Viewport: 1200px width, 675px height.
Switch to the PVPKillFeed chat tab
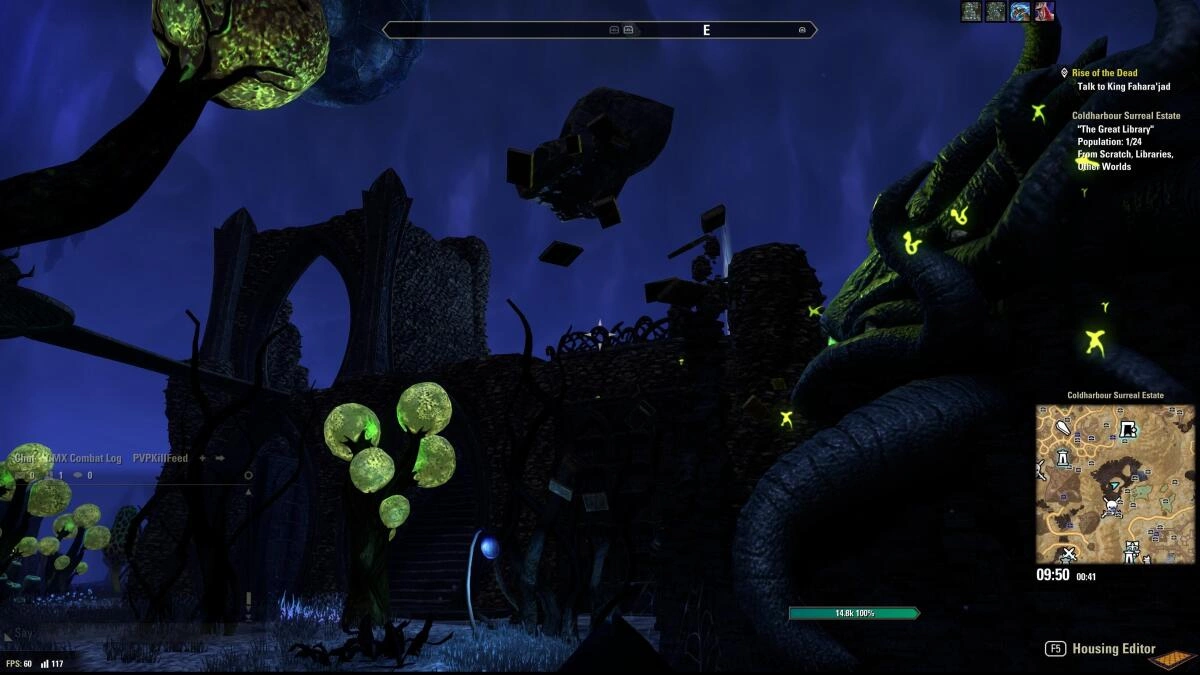click(160, 458)
